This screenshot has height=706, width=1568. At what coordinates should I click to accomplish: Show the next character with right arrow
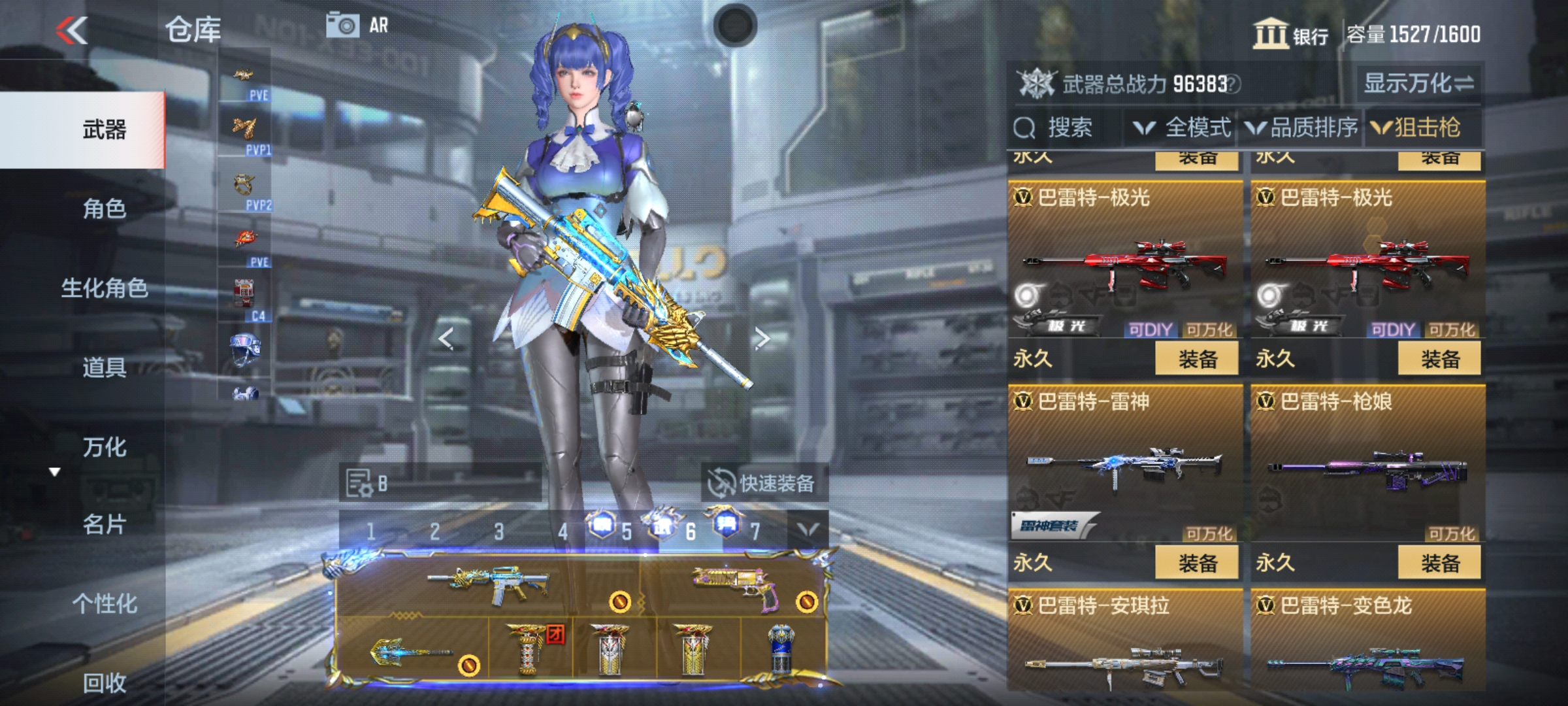point(762,339)
